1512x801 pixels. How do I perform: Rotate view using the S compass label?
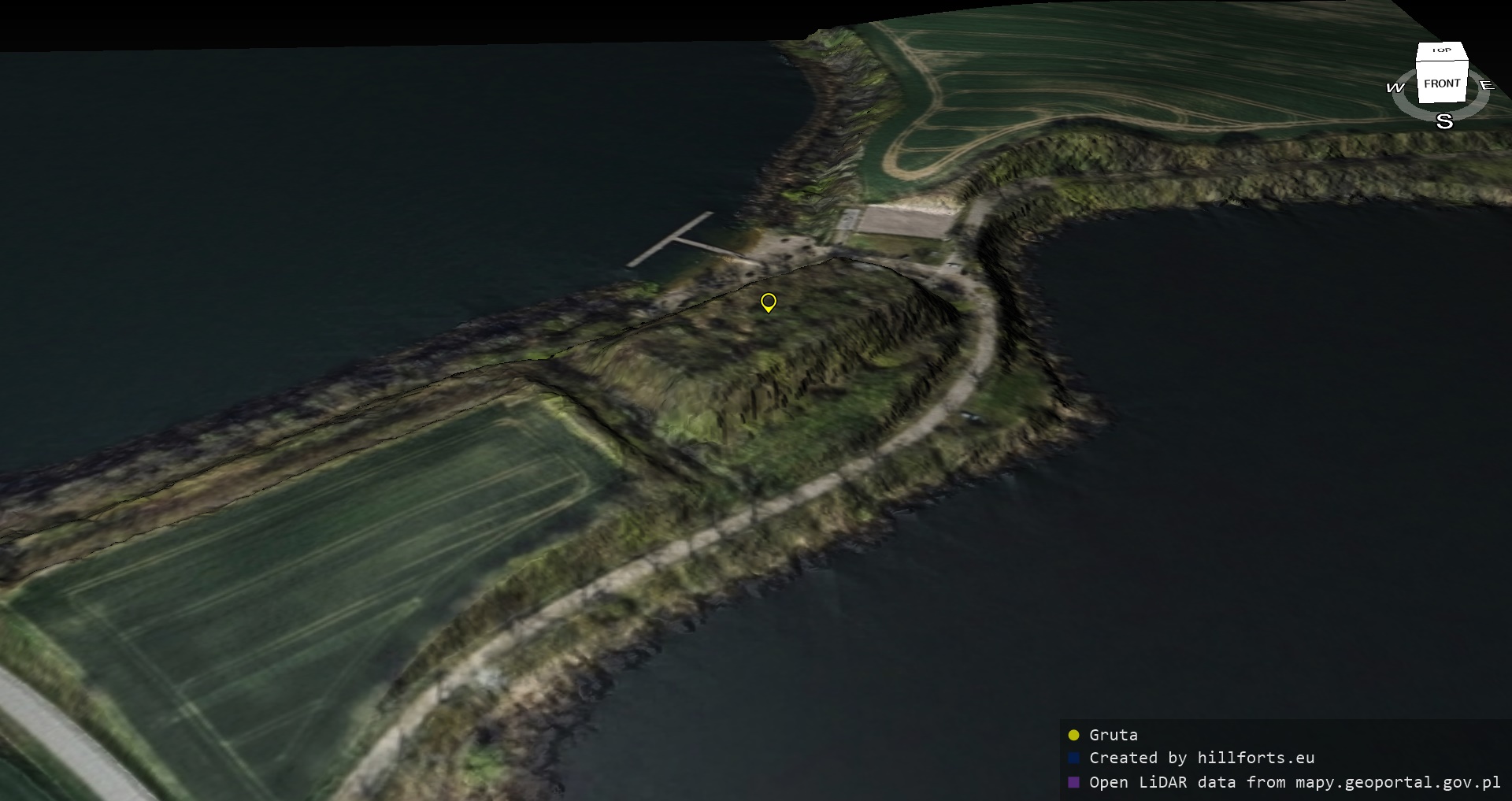click(1444, 121)
